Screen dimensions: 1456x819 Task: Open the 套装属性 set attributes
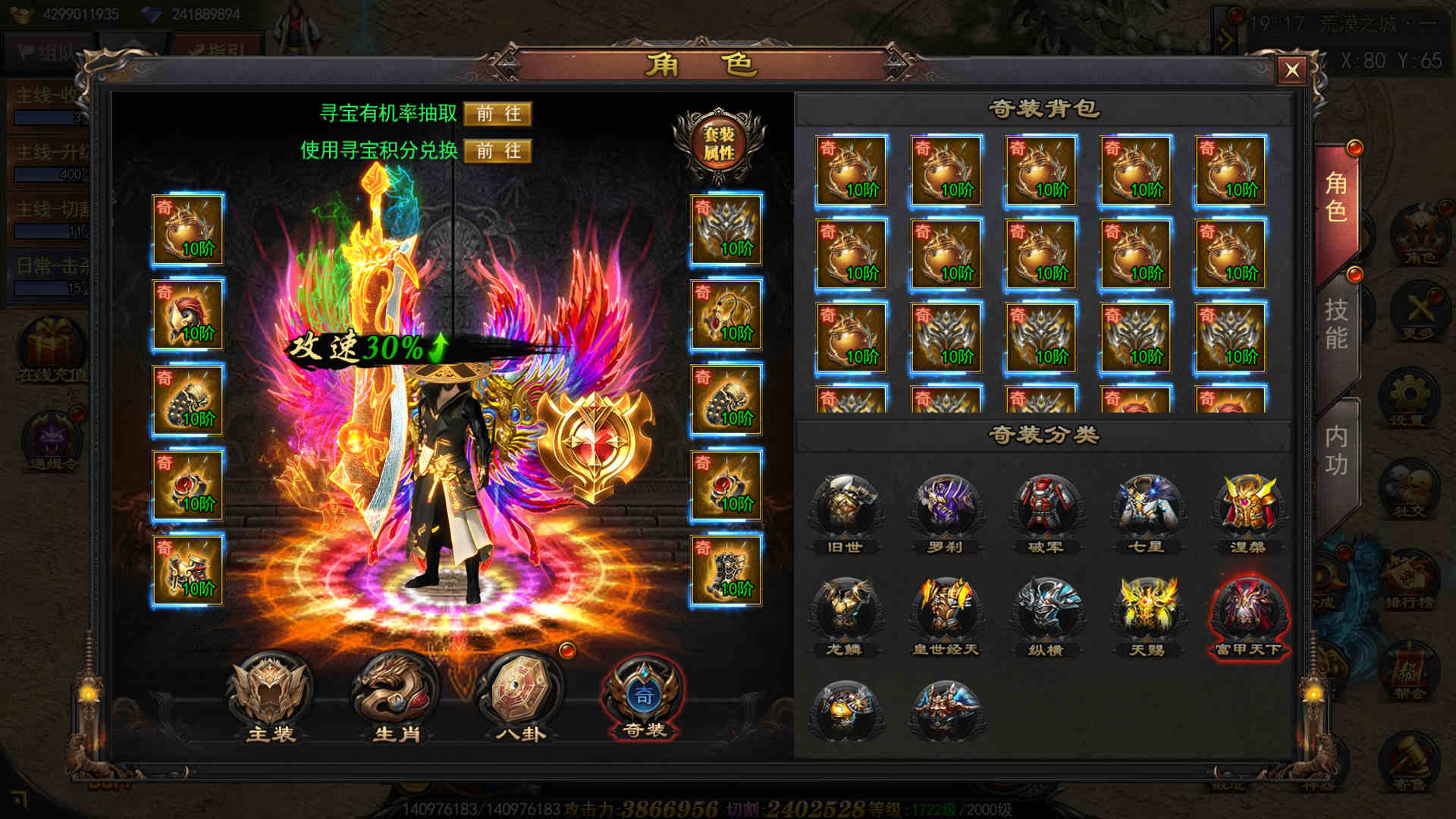(x=718, y=143)
